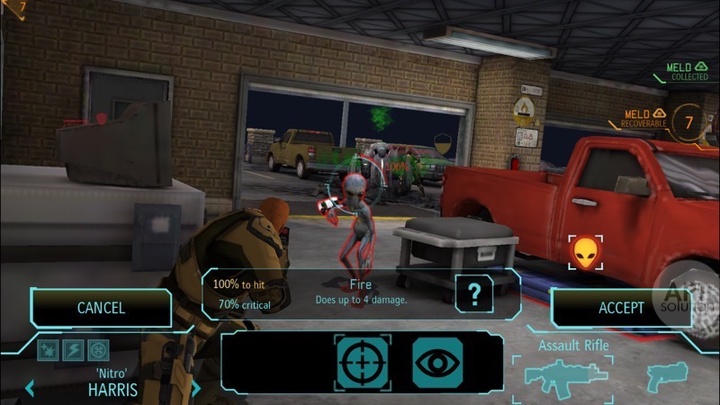Switch to the pistol sidearm
This screenshot has height=405, width=720.
[x=669, y=378]
